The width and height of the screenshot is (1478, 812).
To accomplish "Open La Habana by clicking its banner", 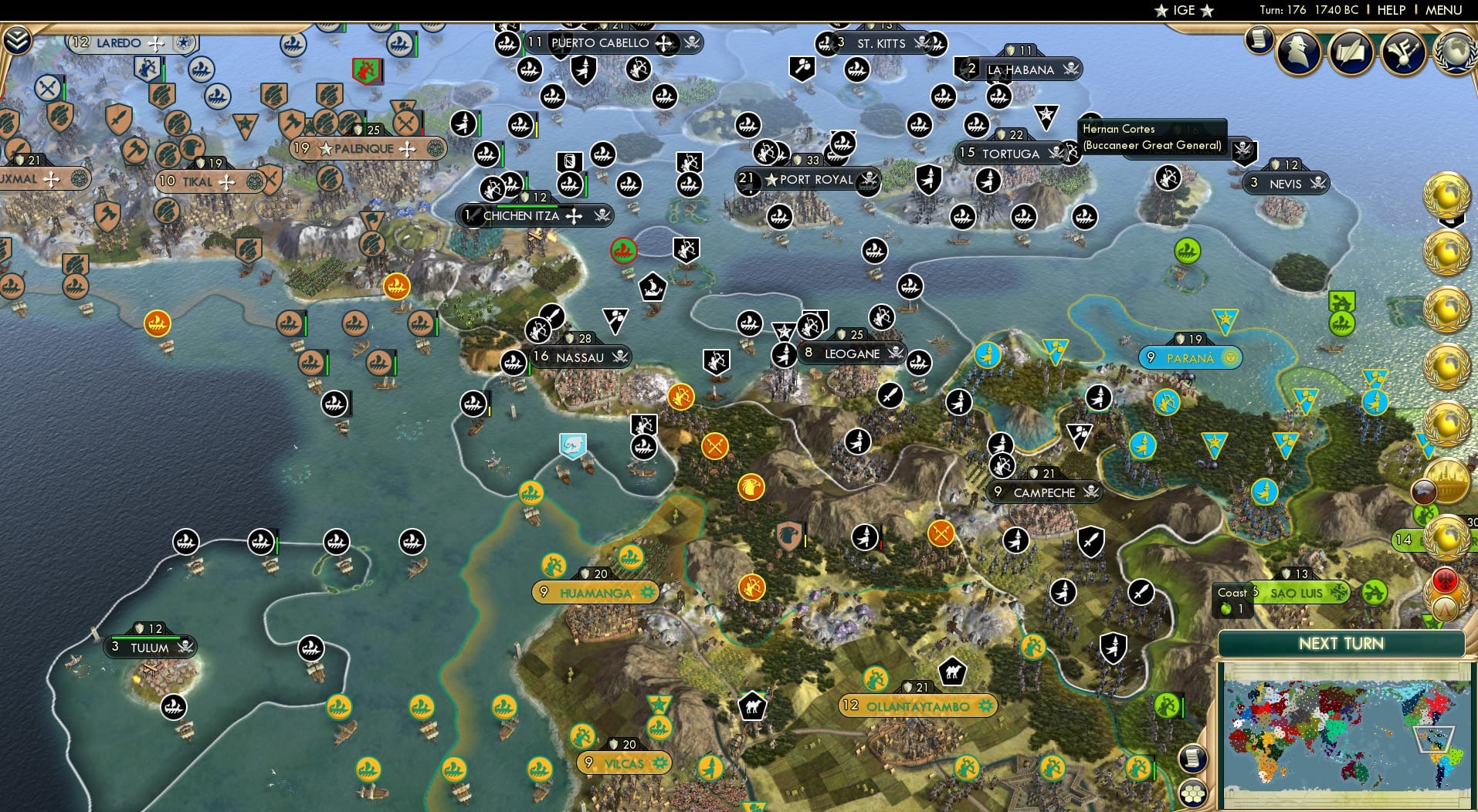I will (1018, 70).
